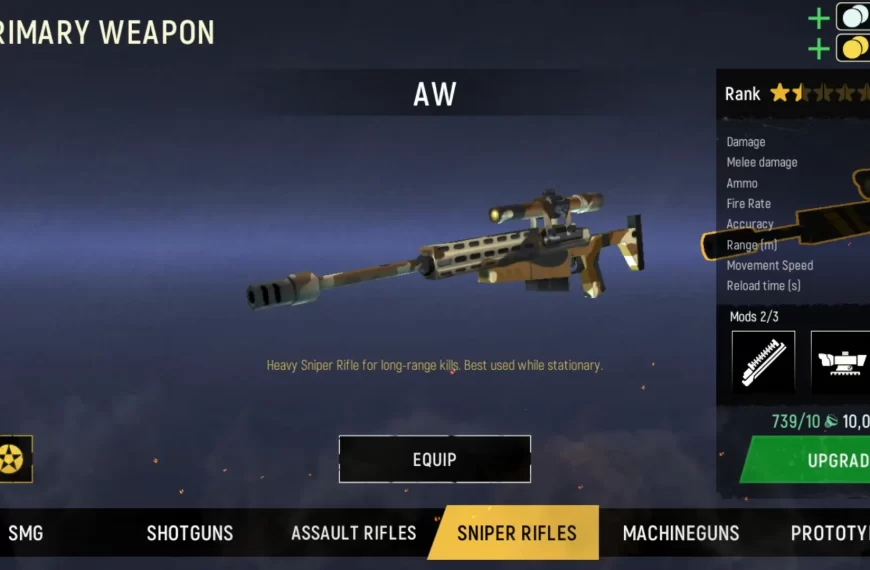870x570 pixels.
Task: Open the Prototype weapons tab
Action: [x=830, y=533]
